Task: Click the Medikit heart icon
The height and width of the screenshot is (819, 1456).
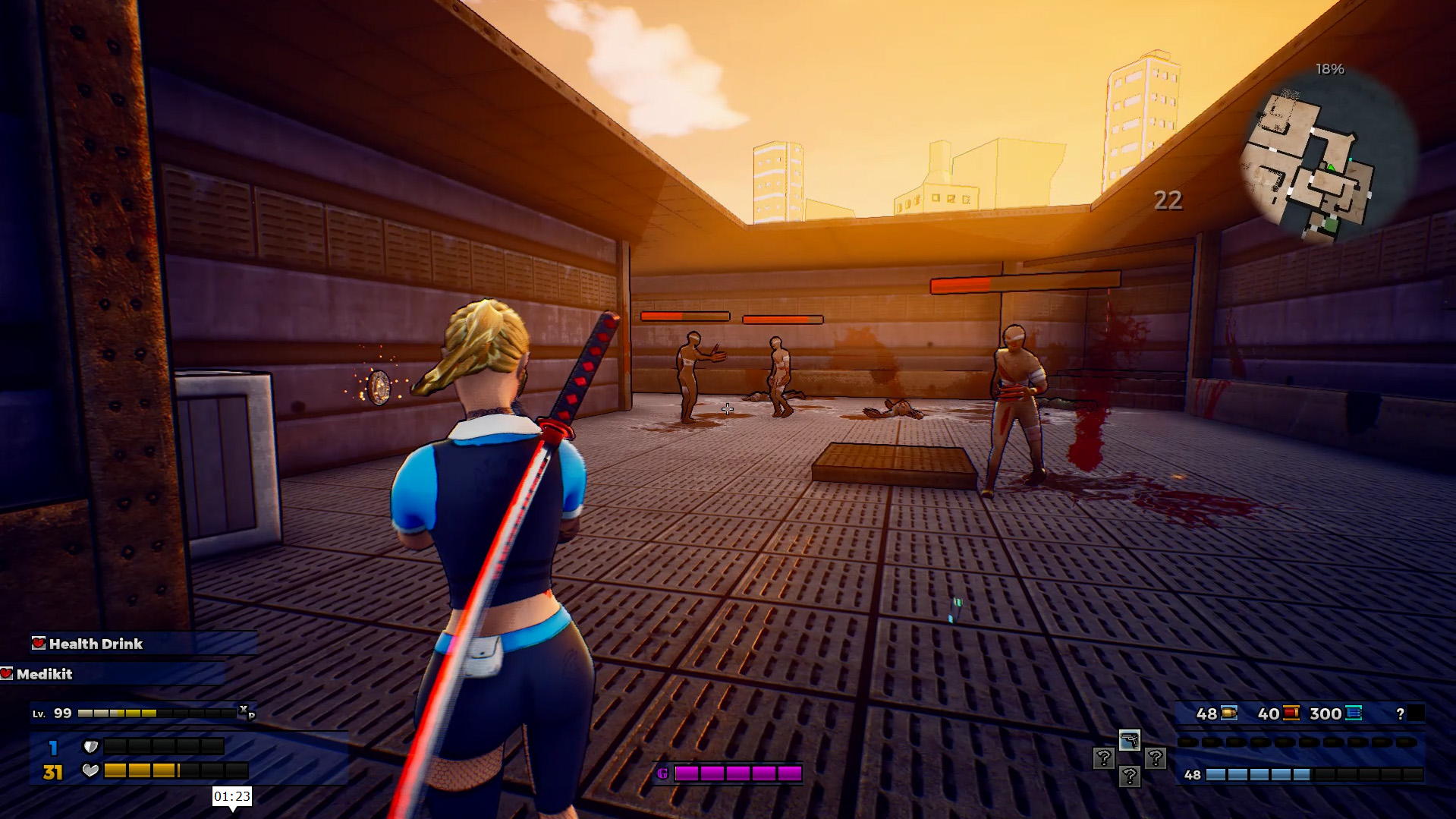Action: click(x=7, y=674)
